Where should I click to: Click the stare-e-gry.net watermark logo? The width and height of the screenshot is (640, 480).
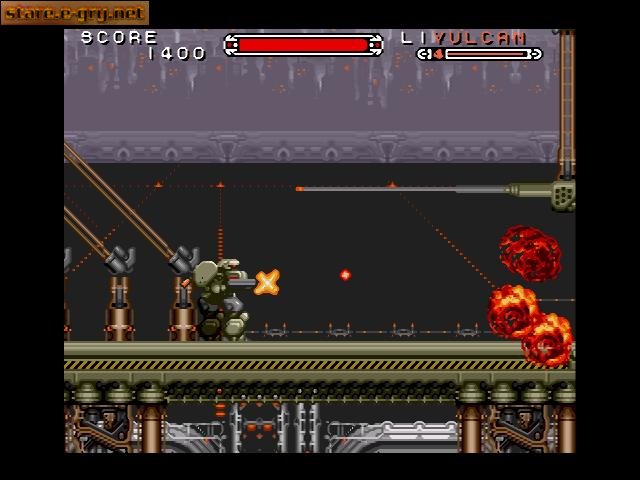[74, 13]
